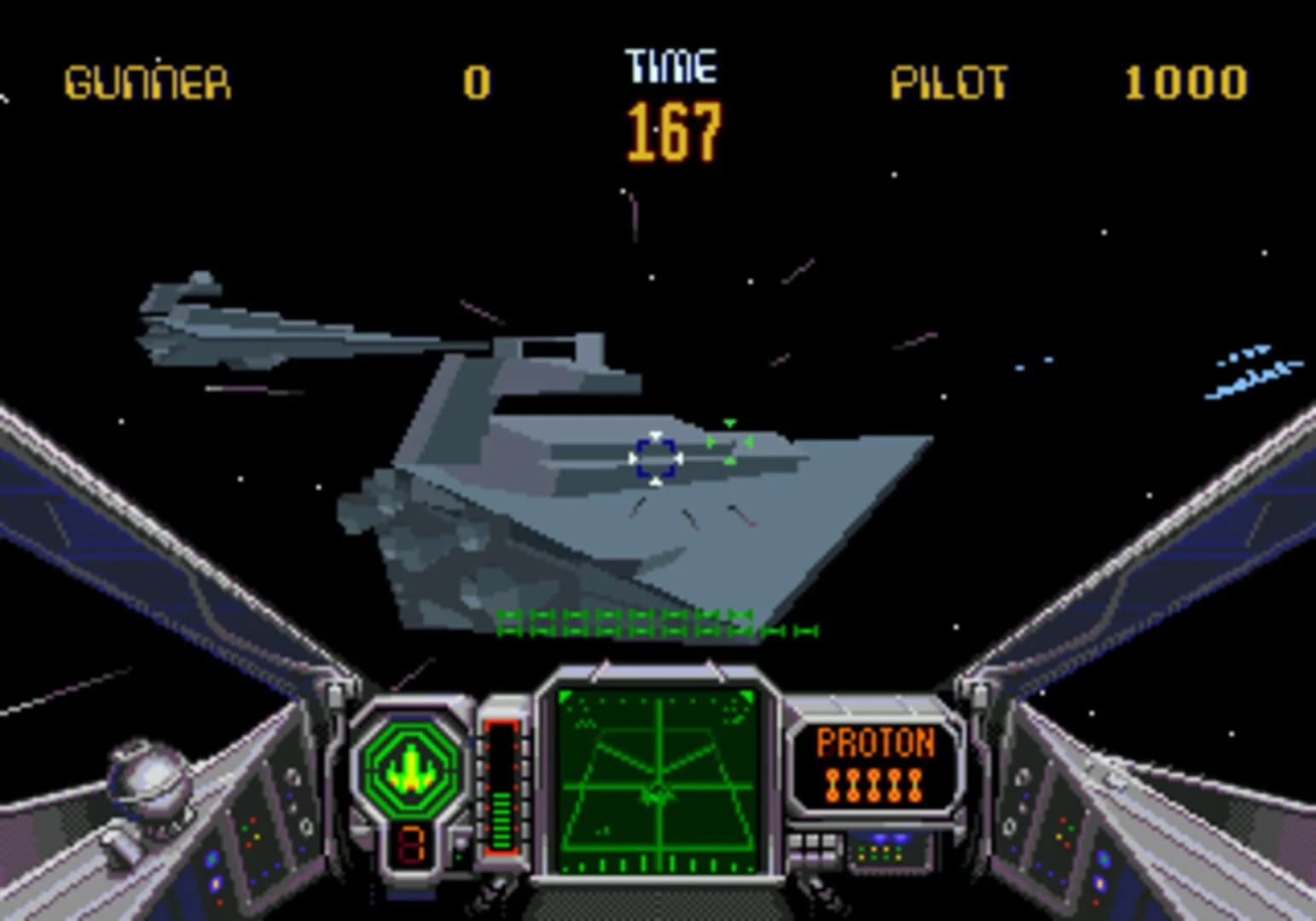Toggle the green light below the digit counter
Image resolution: width=1316 pixels, height=921 pixels.
(x=457, y=857)
